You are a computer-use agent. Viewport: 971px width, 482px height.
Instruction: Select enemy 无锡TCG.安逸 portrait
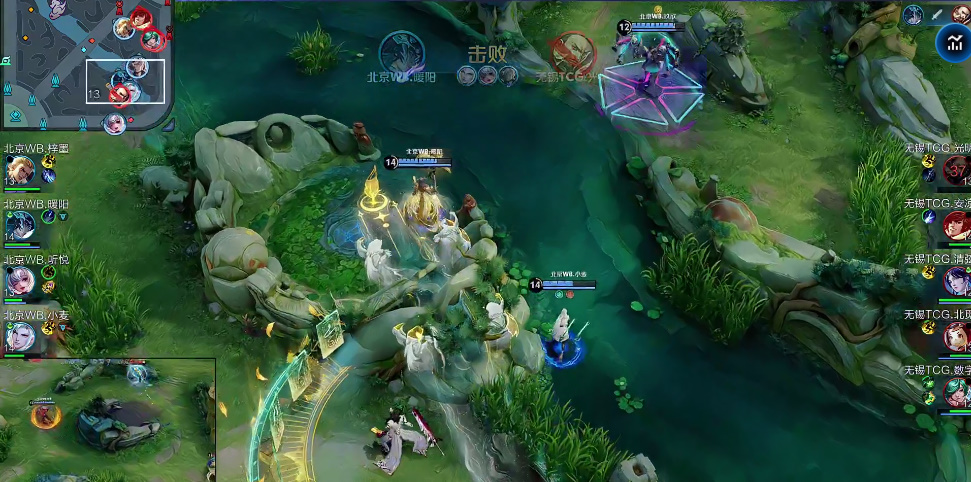point(957,224)
